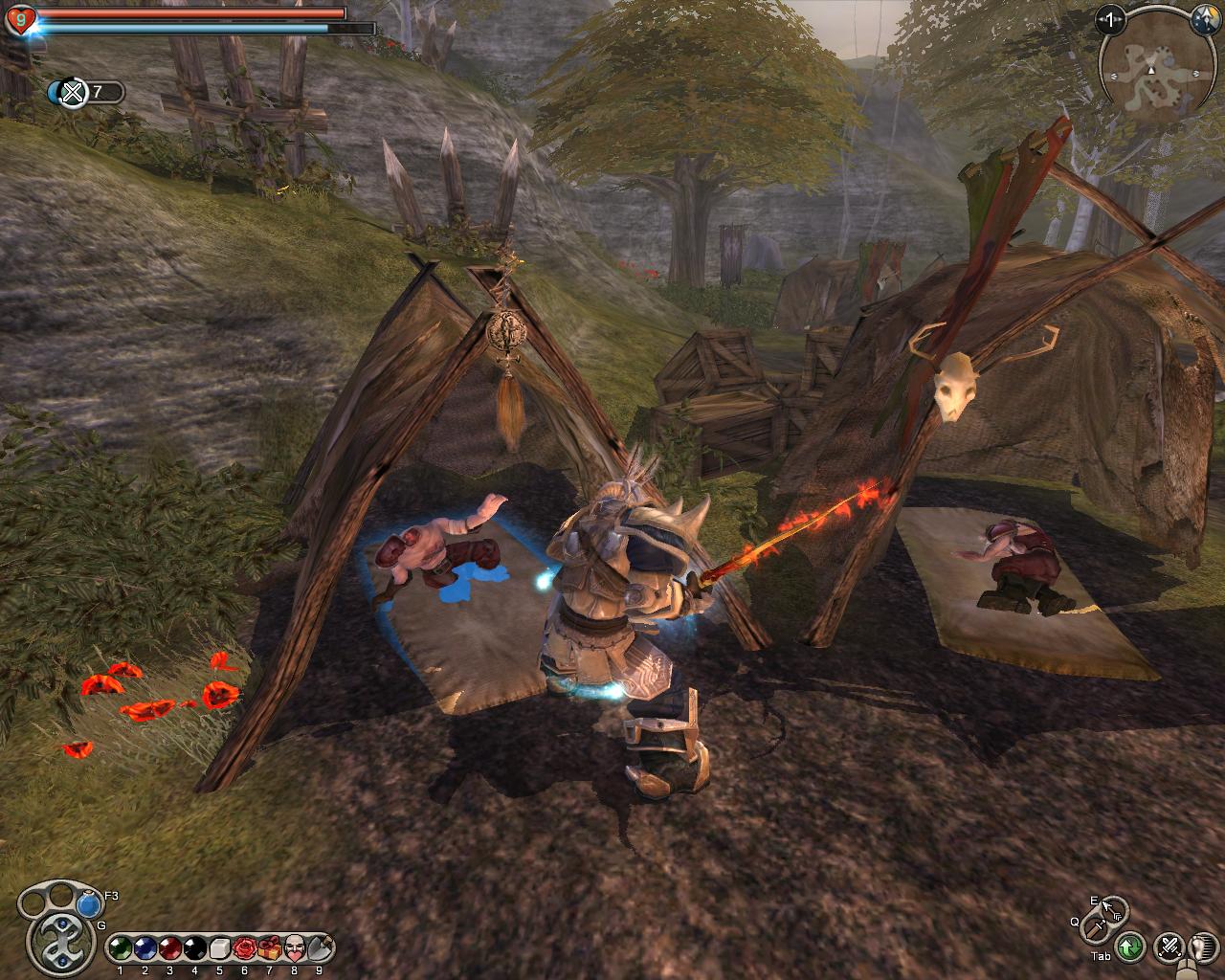Select the black gem hotbar slot
Screen dimensions: 1225x980
[194, 947]
